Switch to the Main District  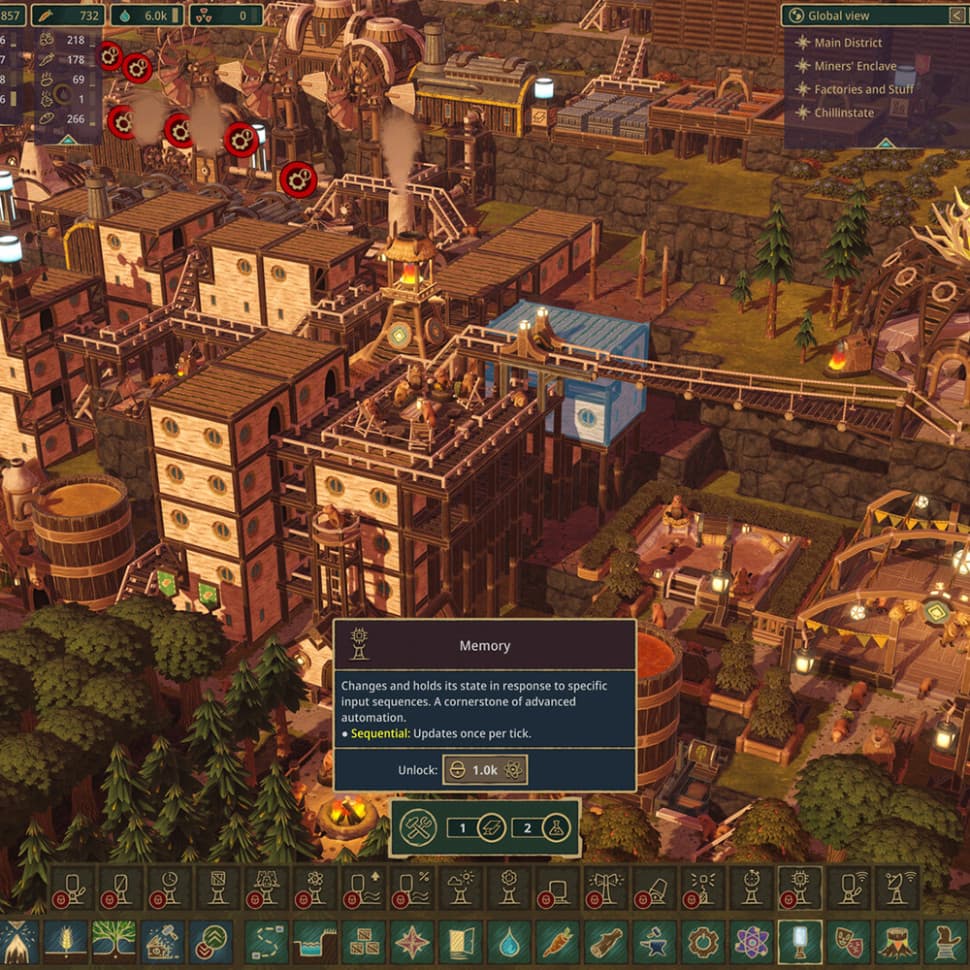tap(848, 43)
